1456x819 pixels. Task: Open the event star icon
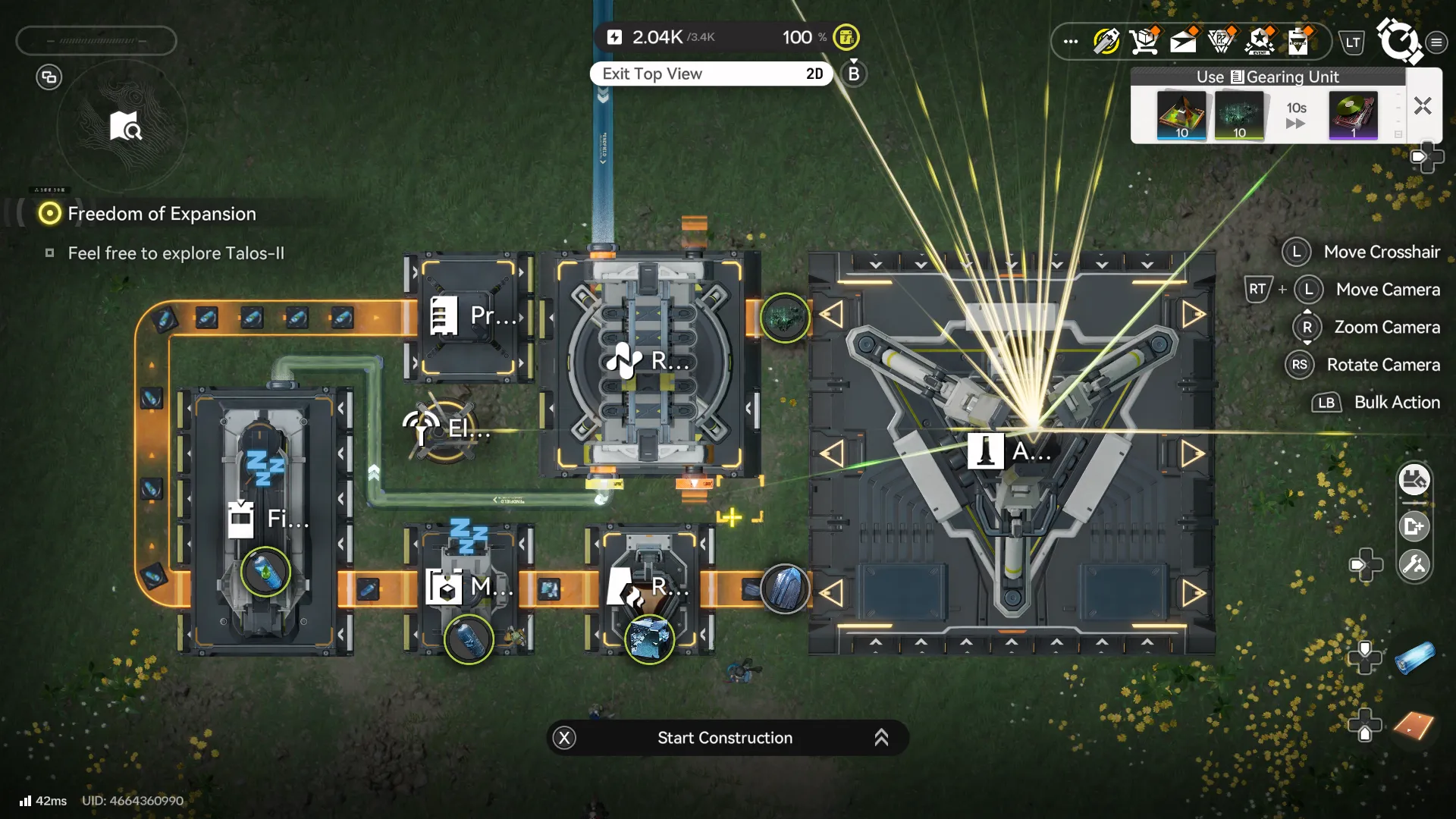[1260, 41]
